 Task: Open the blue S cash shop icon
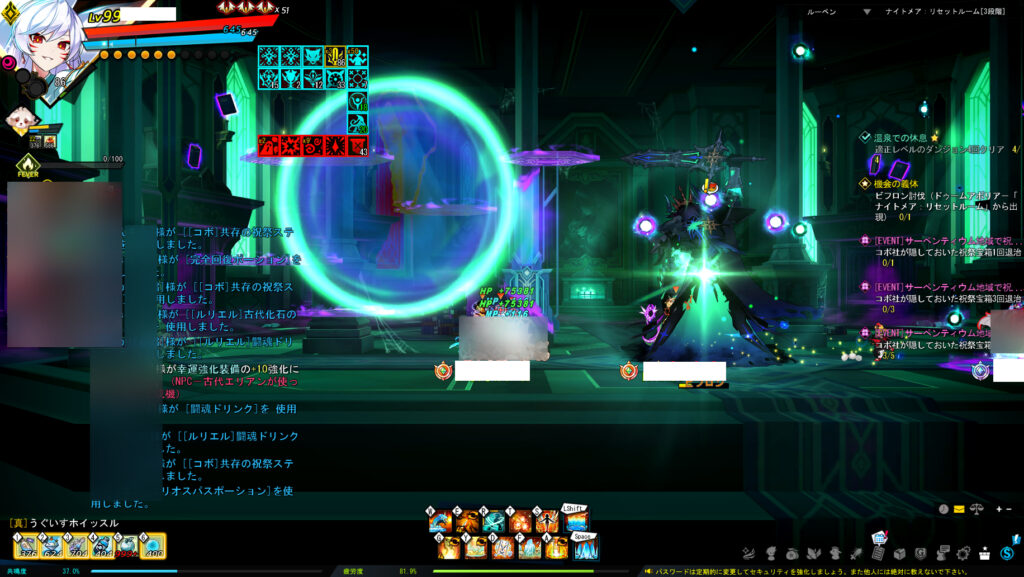(x=1007, y=553)
